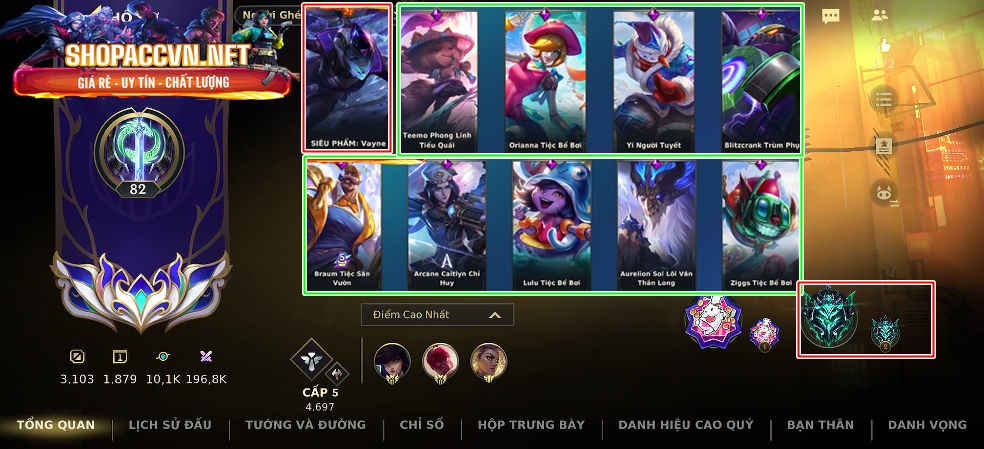Open the friends list icon
This screenshot has width=984, height=449.
(x=880, y=15)
